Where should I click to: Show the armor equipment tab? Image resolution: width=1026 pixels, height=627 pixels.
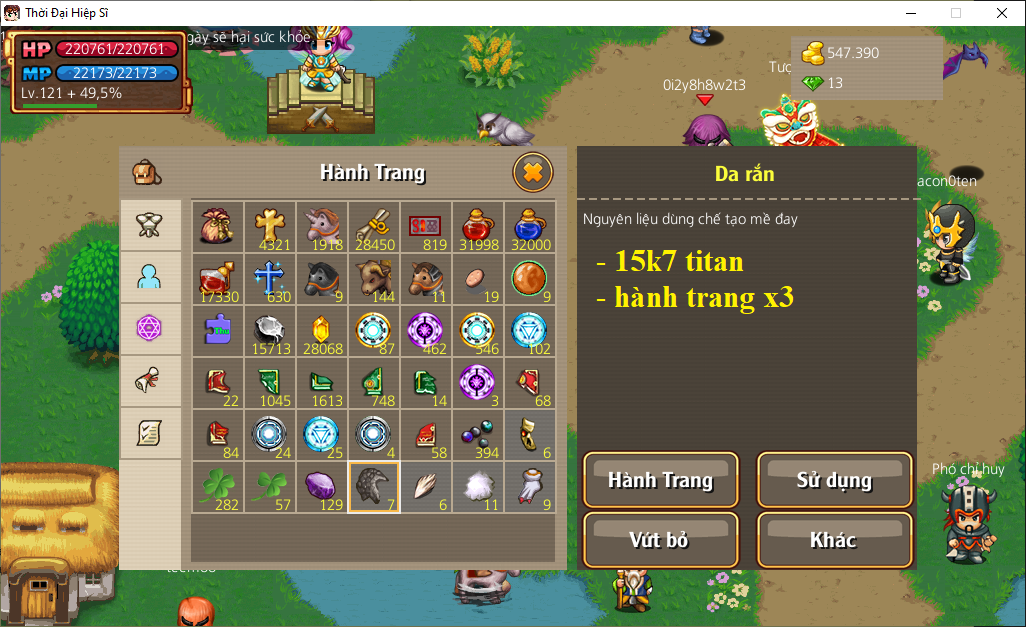[150, 225]
